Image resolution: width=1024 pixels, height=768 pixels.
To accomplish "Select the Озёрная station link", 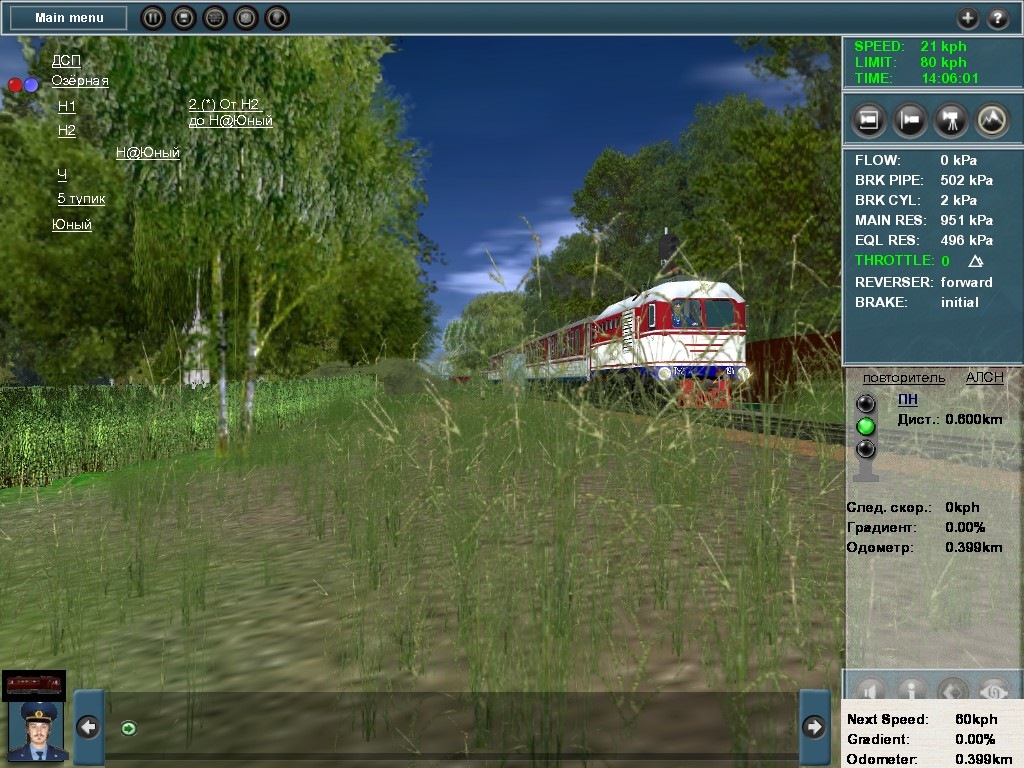I will [80, 81].
